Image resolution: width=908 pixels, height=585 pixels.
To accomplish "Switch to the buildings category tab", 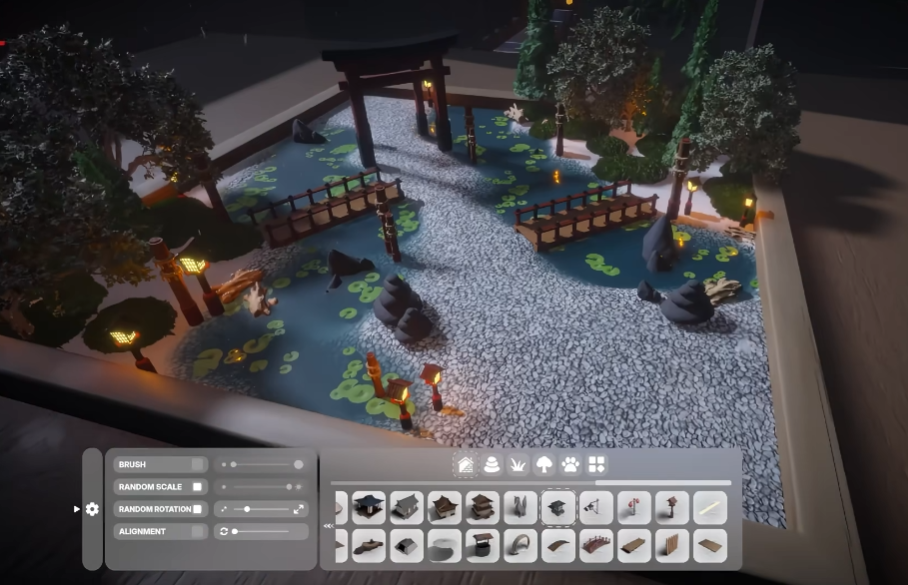I will coord(465,464).
